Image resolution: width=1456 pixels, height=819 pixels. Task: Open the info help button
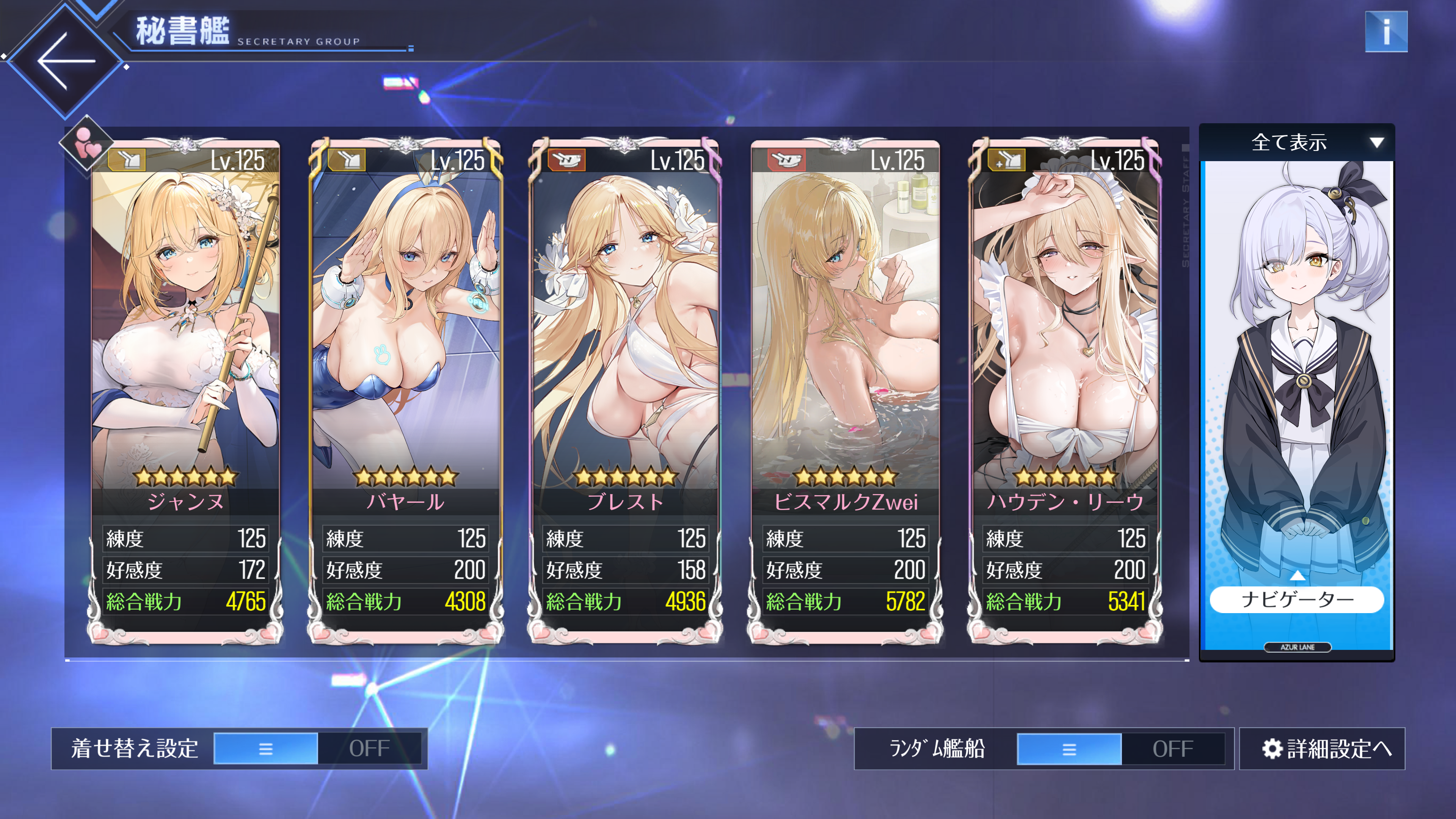(1385, 31)
